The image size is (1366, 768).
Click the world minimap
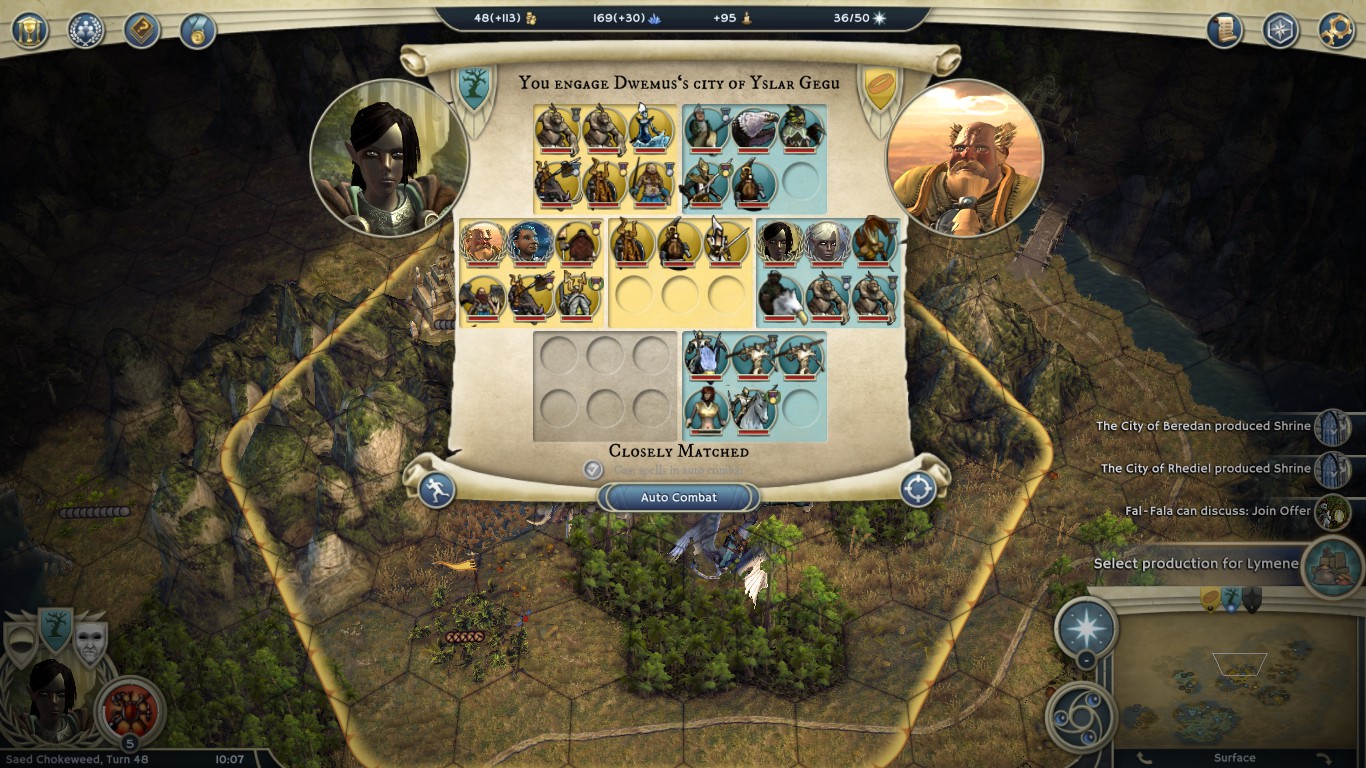pyautogui.click(x=1233, y=680)
